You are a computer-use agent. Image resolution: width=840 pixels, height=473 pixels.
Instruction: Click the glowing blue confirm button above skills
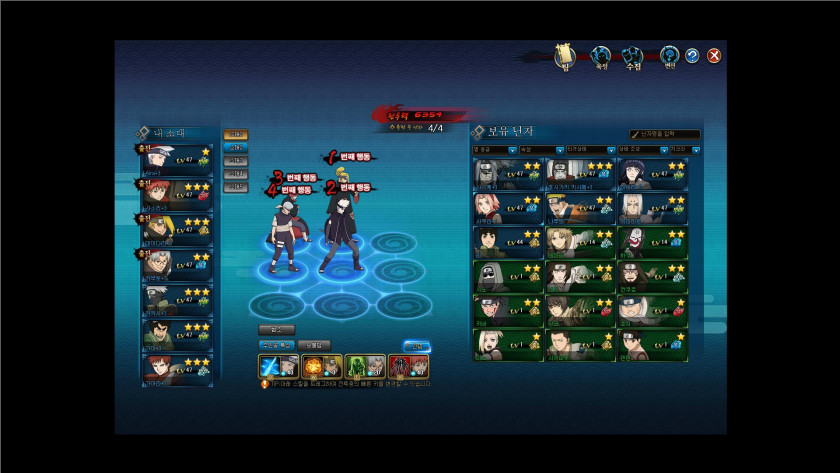[416, 346]
